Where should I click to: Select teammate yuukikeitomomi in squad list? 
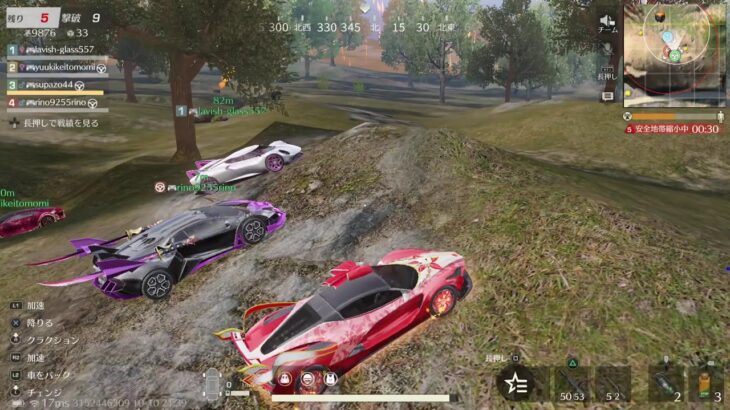pyautogui.click(x=58, y=67)
